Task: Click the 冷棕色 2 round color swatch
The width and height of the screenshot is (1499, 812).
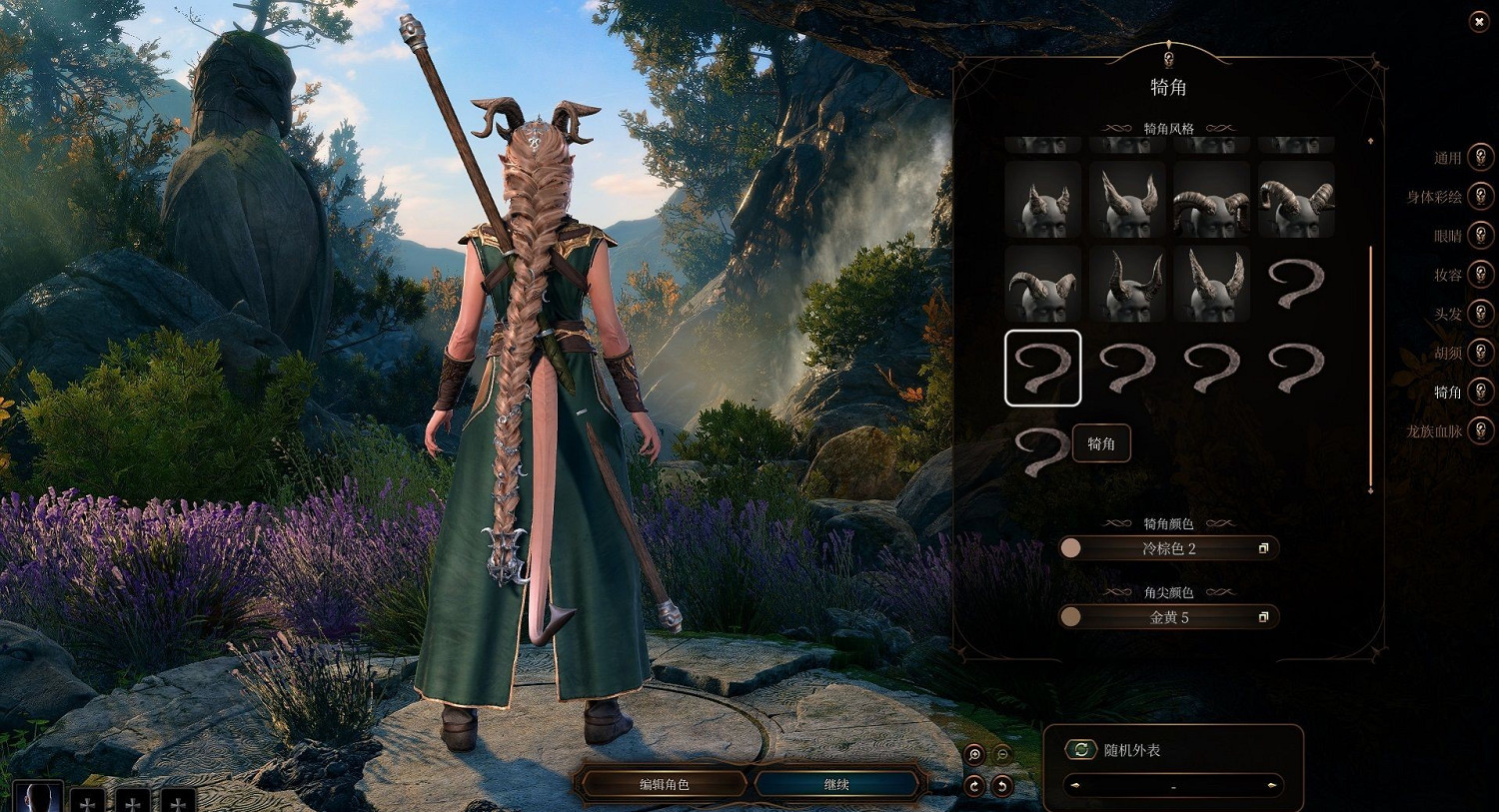Action: click(1070, 547)
